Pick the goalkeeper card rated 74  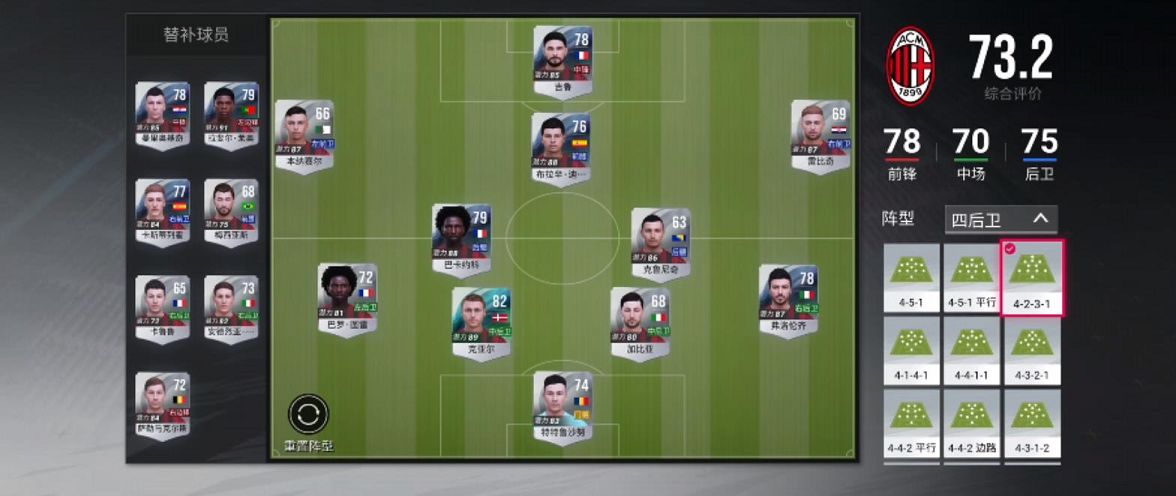562,407
